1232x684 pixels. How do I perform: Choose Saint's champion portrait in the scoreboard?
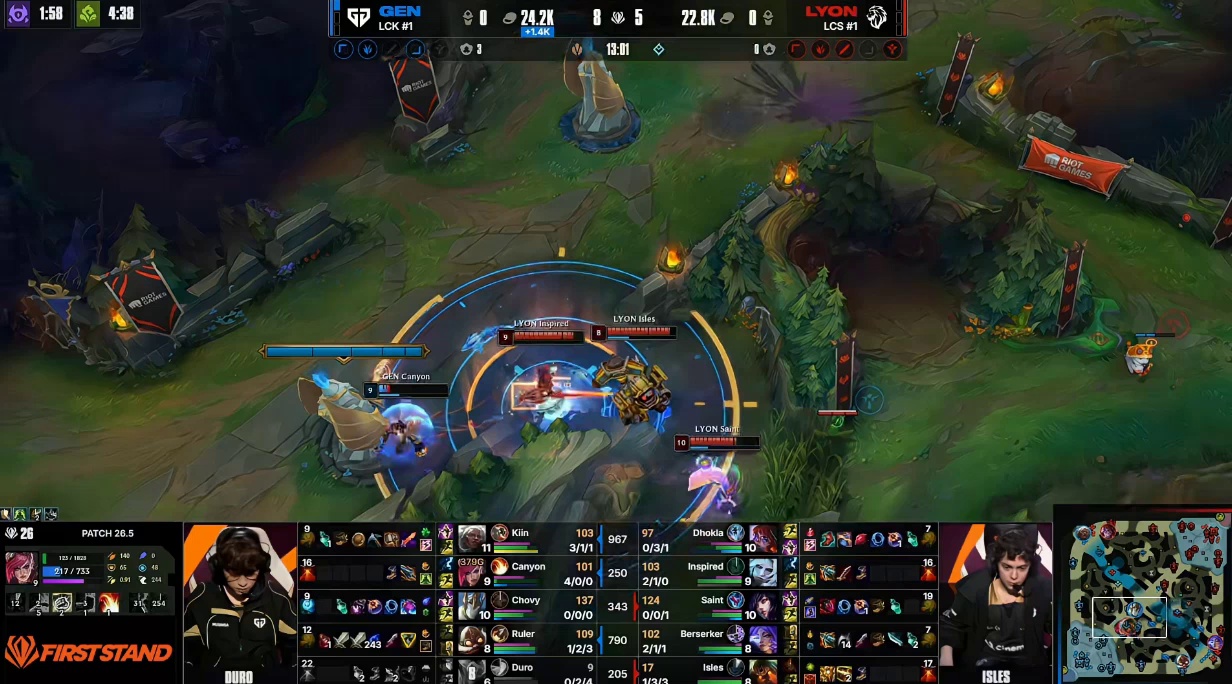pyautogui.click(x=763, y=606)
